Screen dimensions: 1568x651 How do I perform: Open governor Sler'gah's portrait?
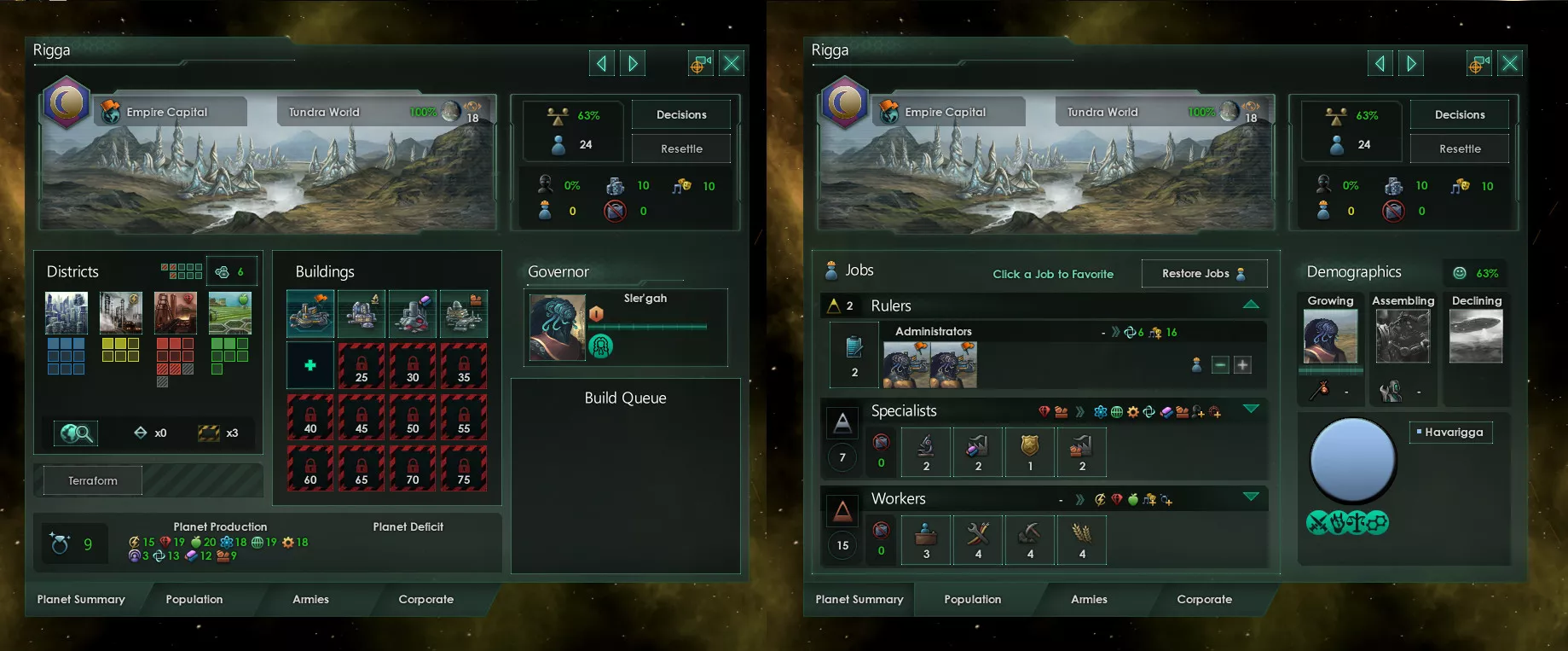point(558,328)
